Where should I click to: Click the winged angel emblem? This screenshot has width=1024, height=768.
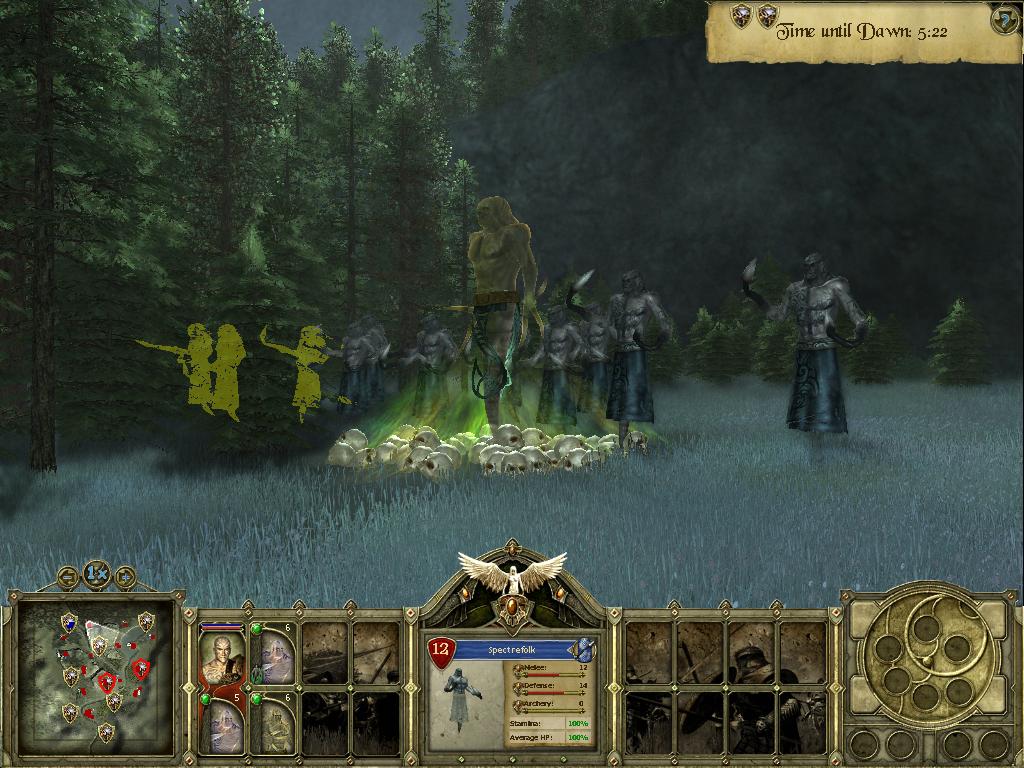click(x=512, y=576)
